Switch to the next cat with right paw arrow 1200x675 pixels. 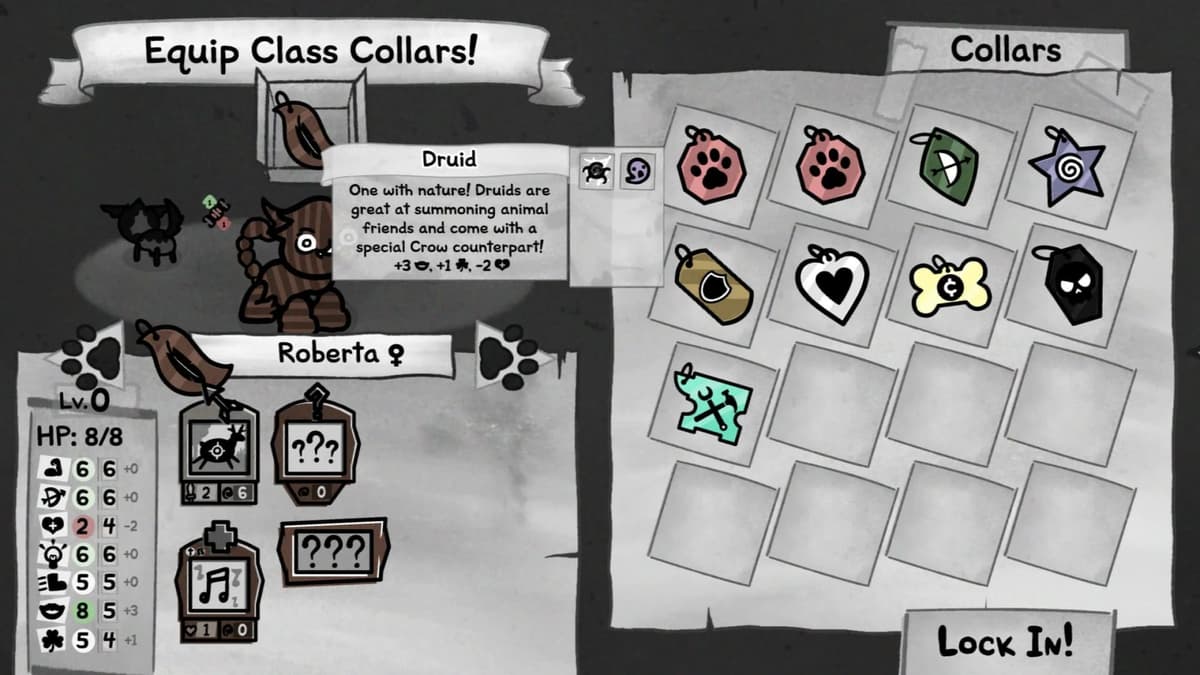point(510,353)
